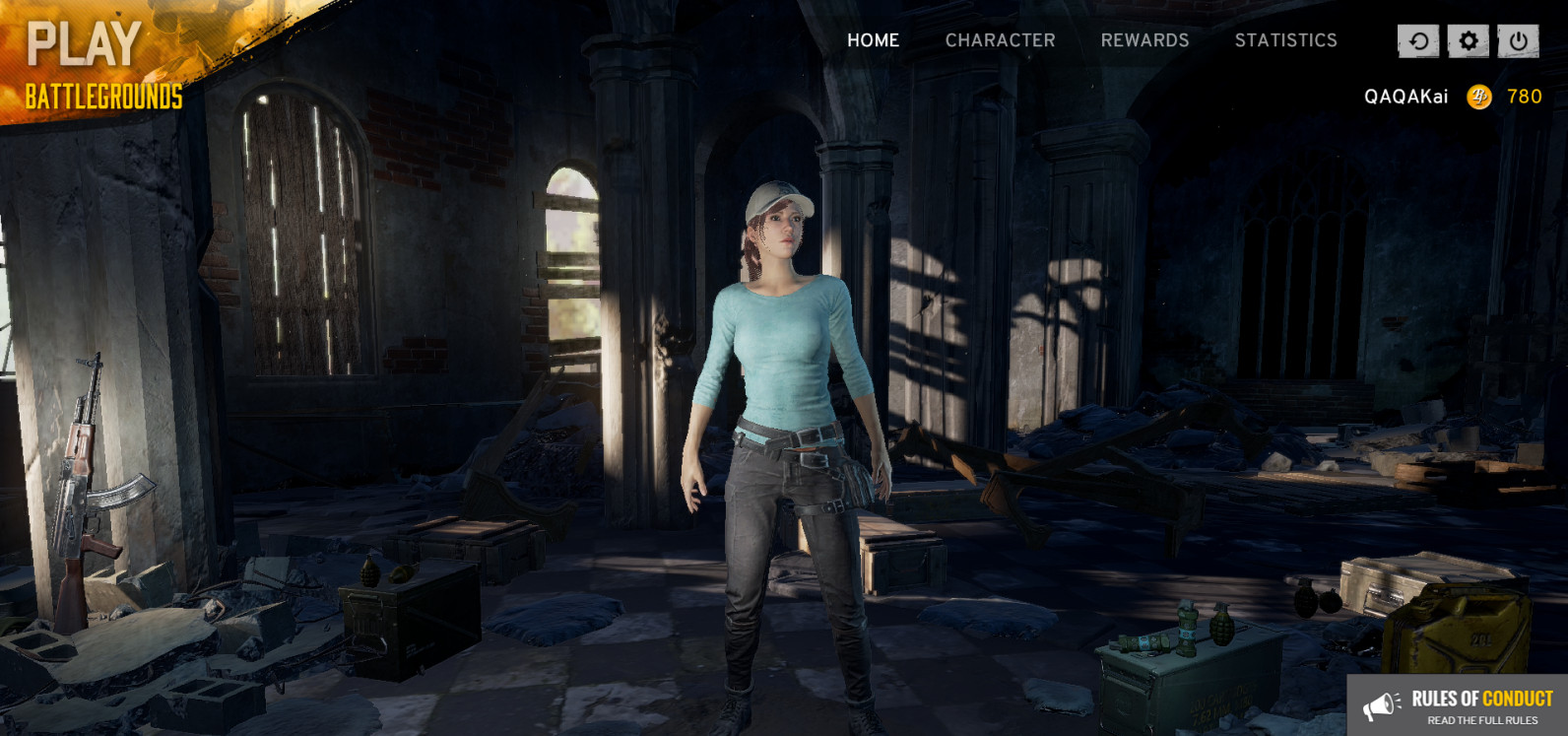This screenshot has width=1568, height=736.
Task: Exit using the power icon button
Action: pos(1518,41)
